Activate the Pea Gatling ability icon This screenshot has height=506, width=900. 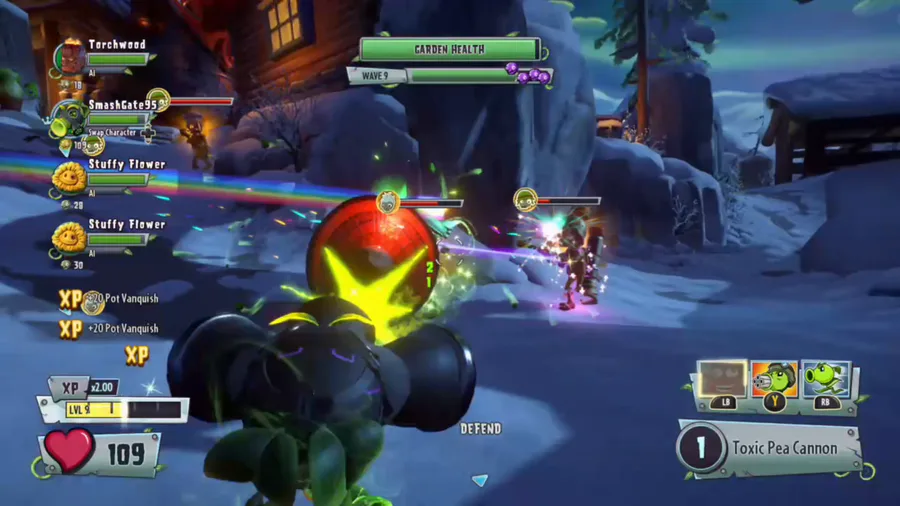point(774,380)
